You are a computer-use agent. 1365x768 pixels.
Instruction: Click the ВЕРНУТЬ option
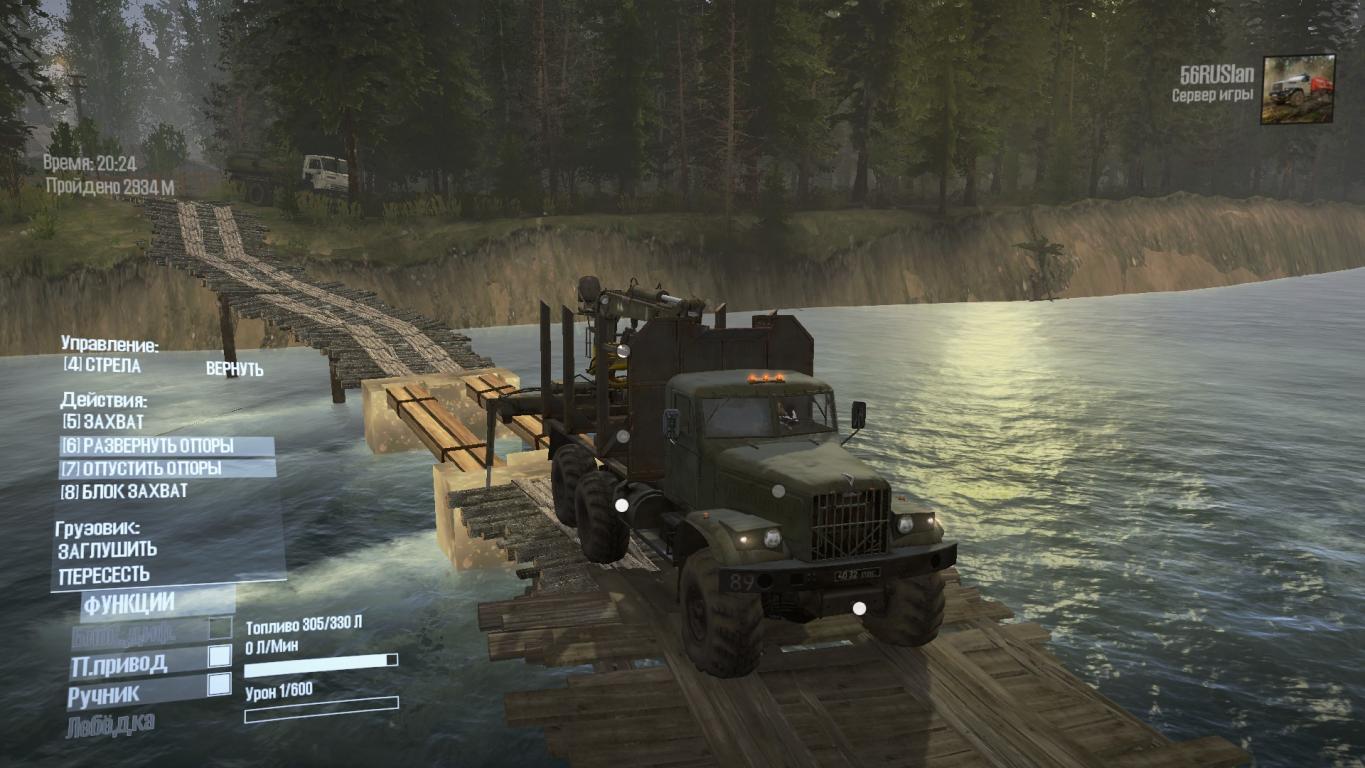point(234,369)
